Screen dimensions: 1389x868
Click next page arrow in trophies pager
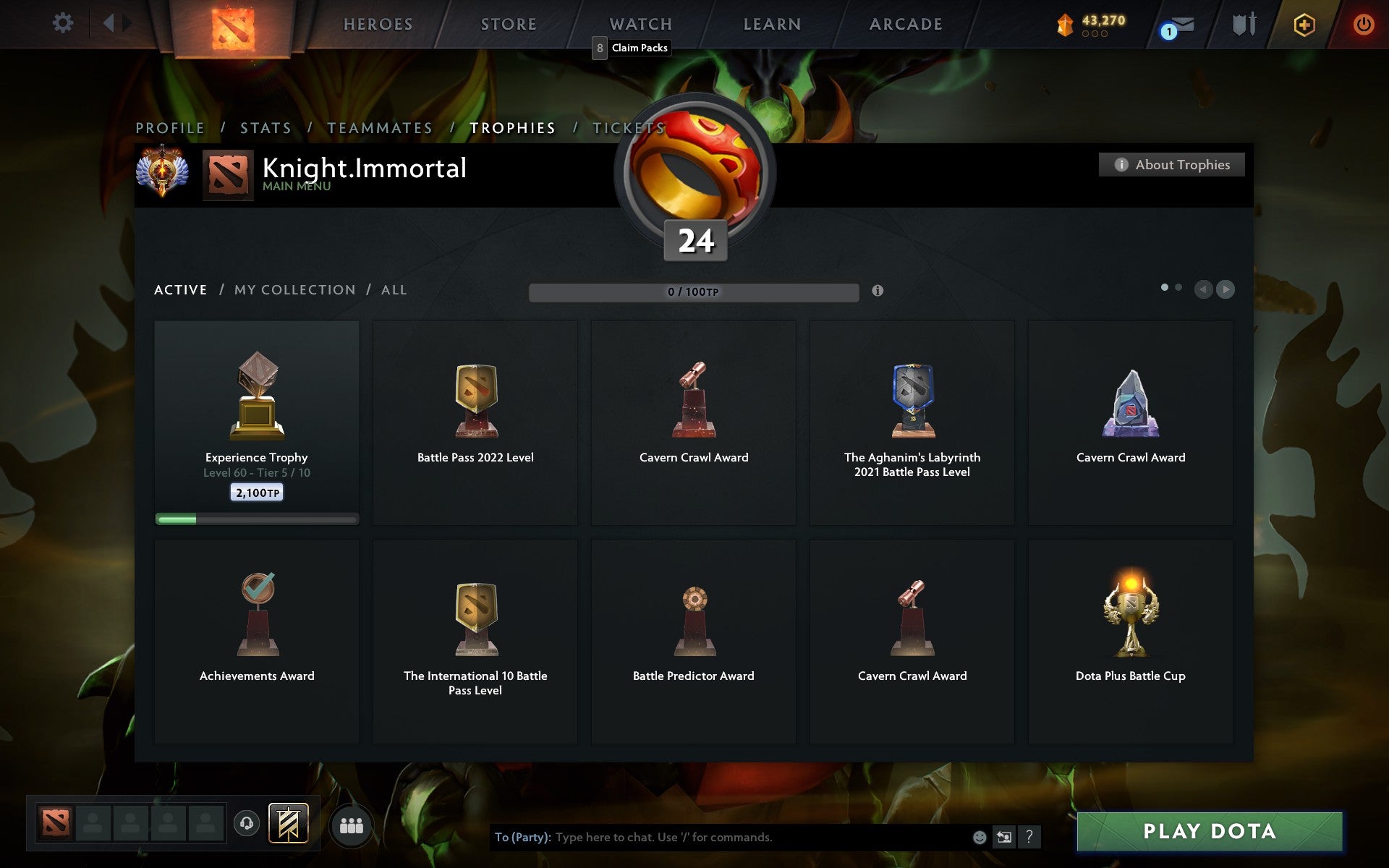(1226, 289)
